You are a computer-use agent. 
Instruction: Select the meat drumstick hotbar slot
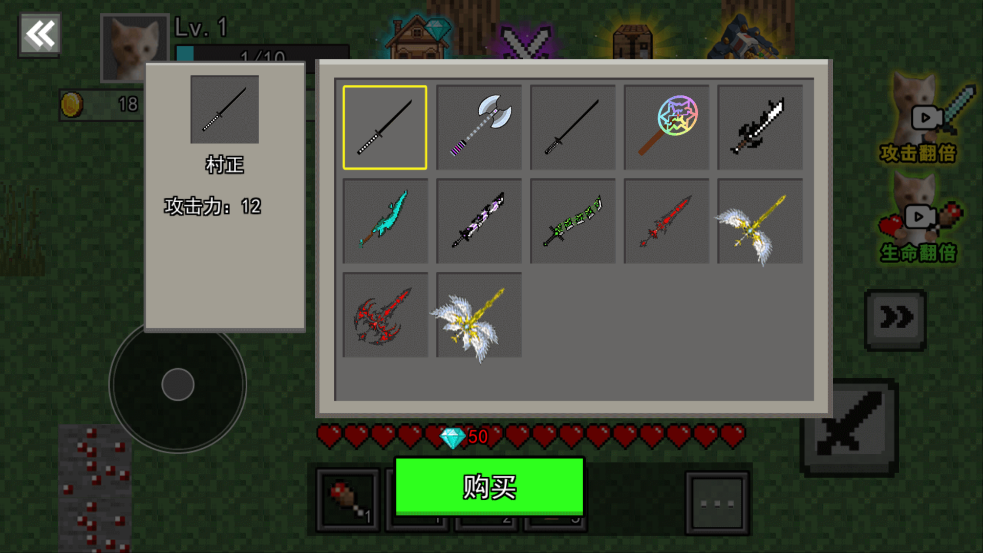tap(348, 500)
